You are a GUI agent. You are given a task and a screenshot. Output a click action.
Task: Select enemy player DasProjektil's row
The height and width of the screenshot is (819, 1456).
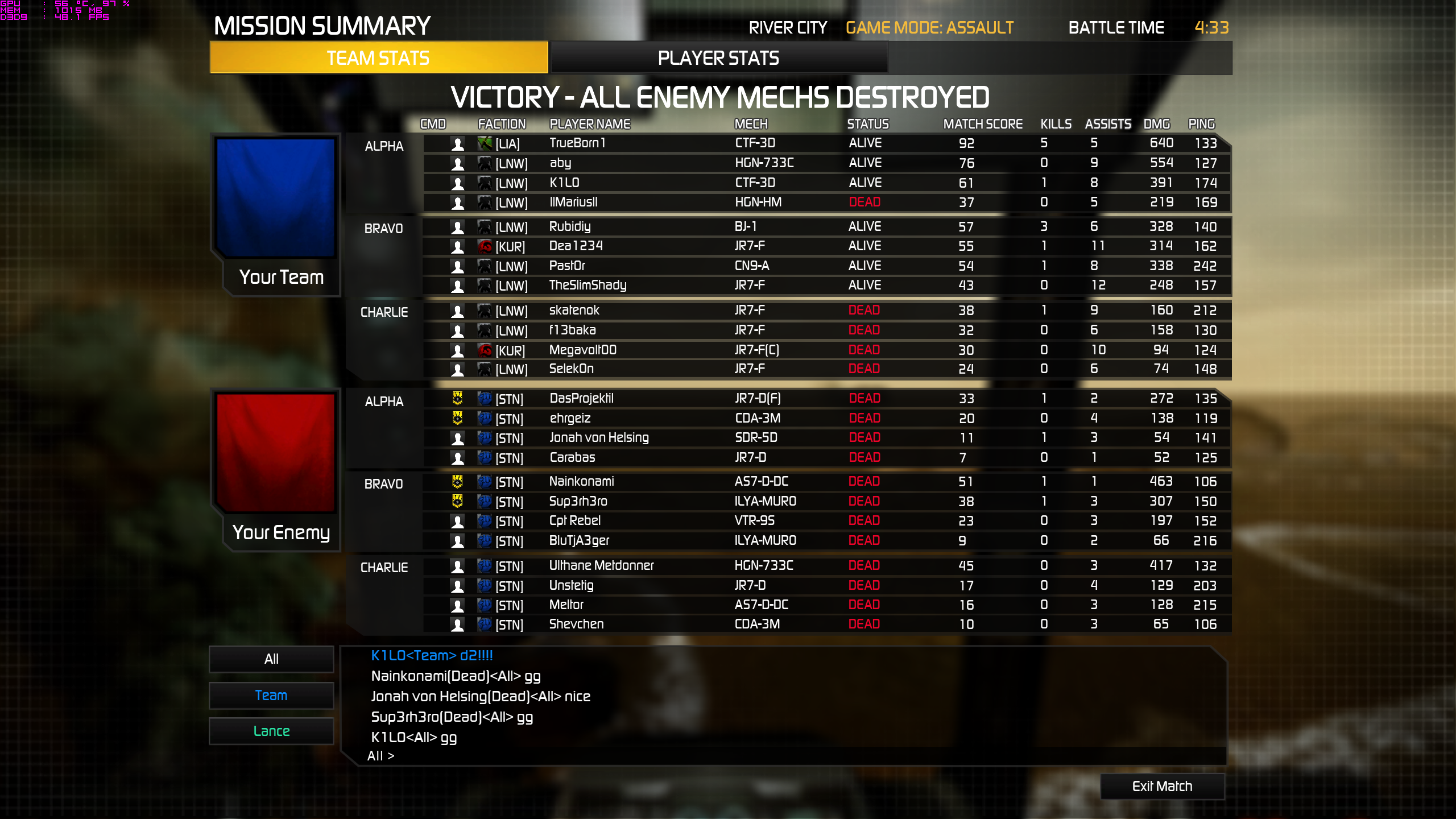(581, 398)
